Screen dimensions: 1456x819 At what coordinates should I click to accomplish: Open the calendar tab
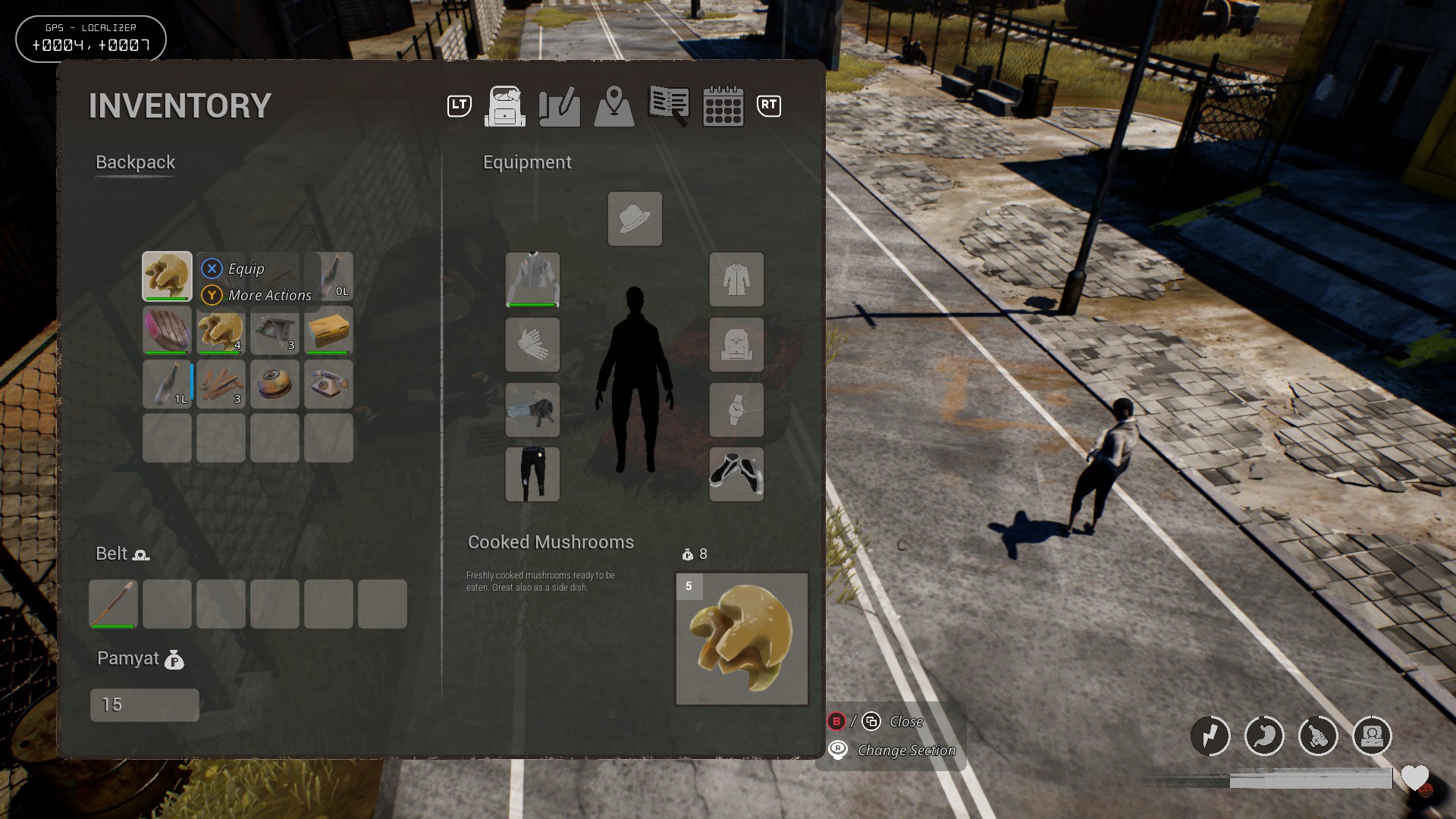click(723, 106)
